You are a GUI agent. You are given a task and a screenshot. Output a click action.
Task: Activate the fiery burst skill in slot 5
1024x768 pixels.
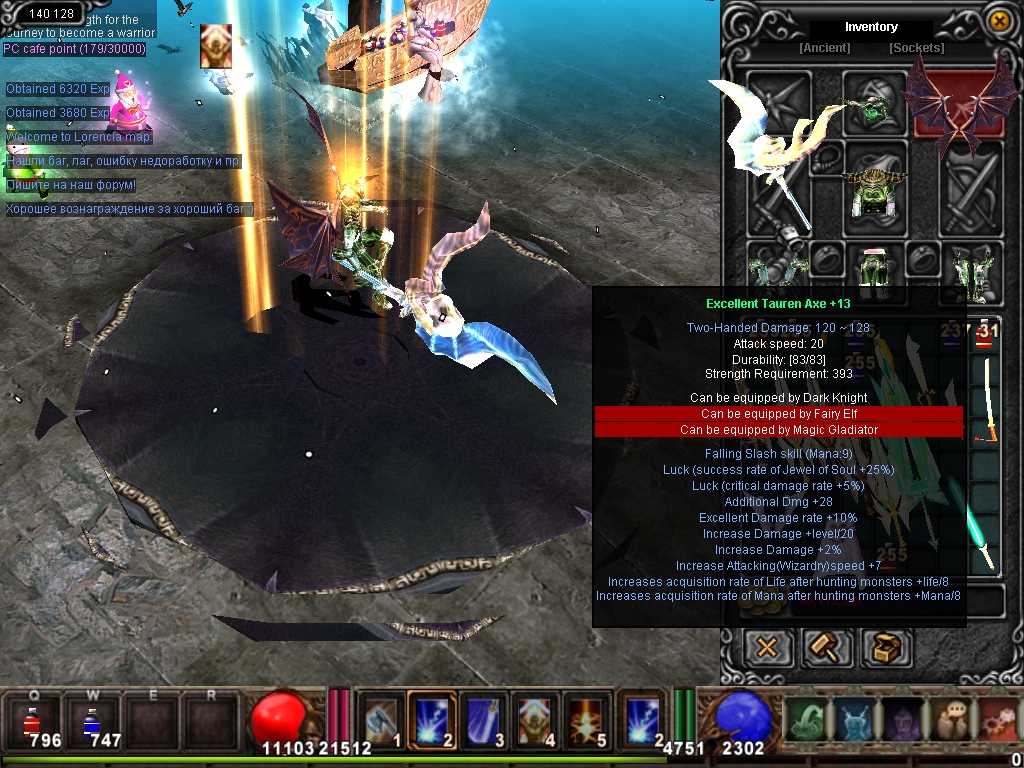point(589,719)
